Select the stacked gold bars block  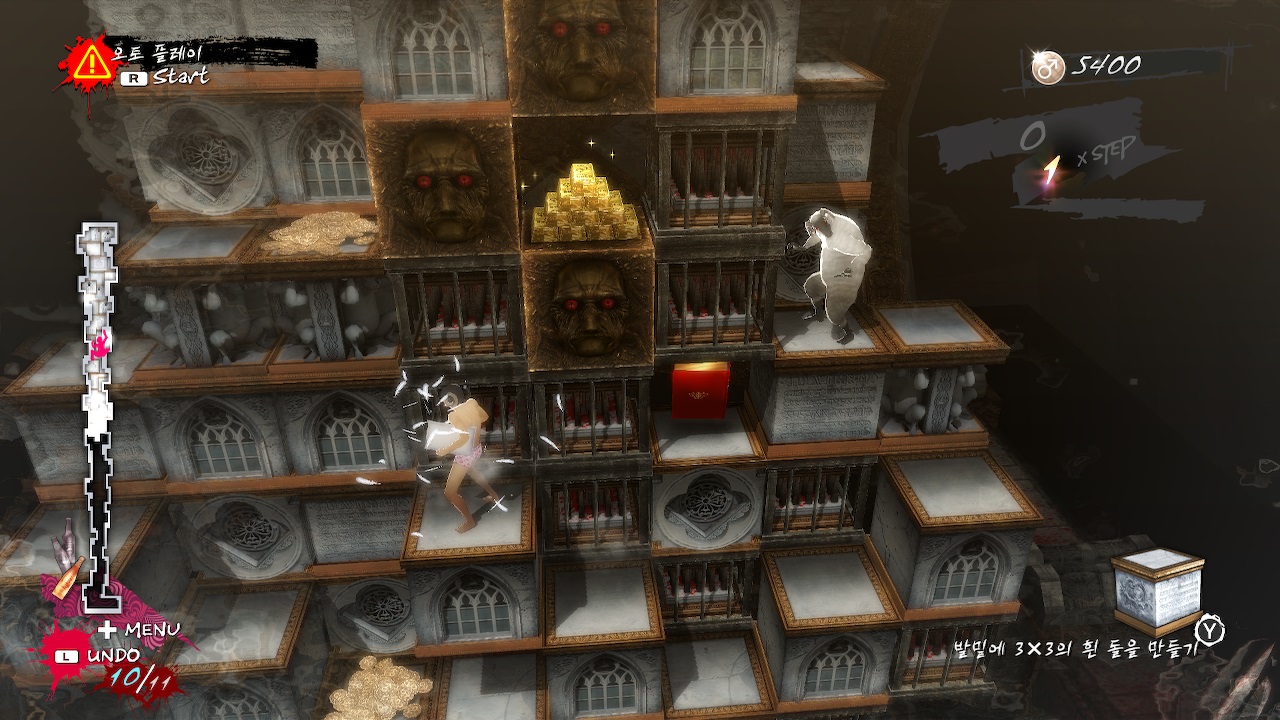tap(585, 200)
